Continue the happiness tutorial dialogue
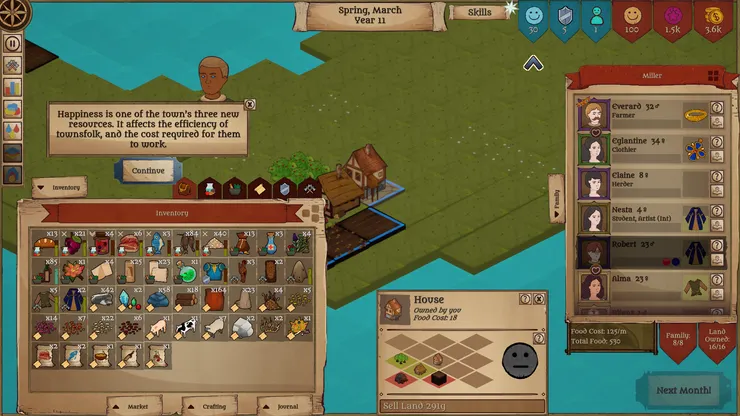740x416 pixels. pos(148,170)
